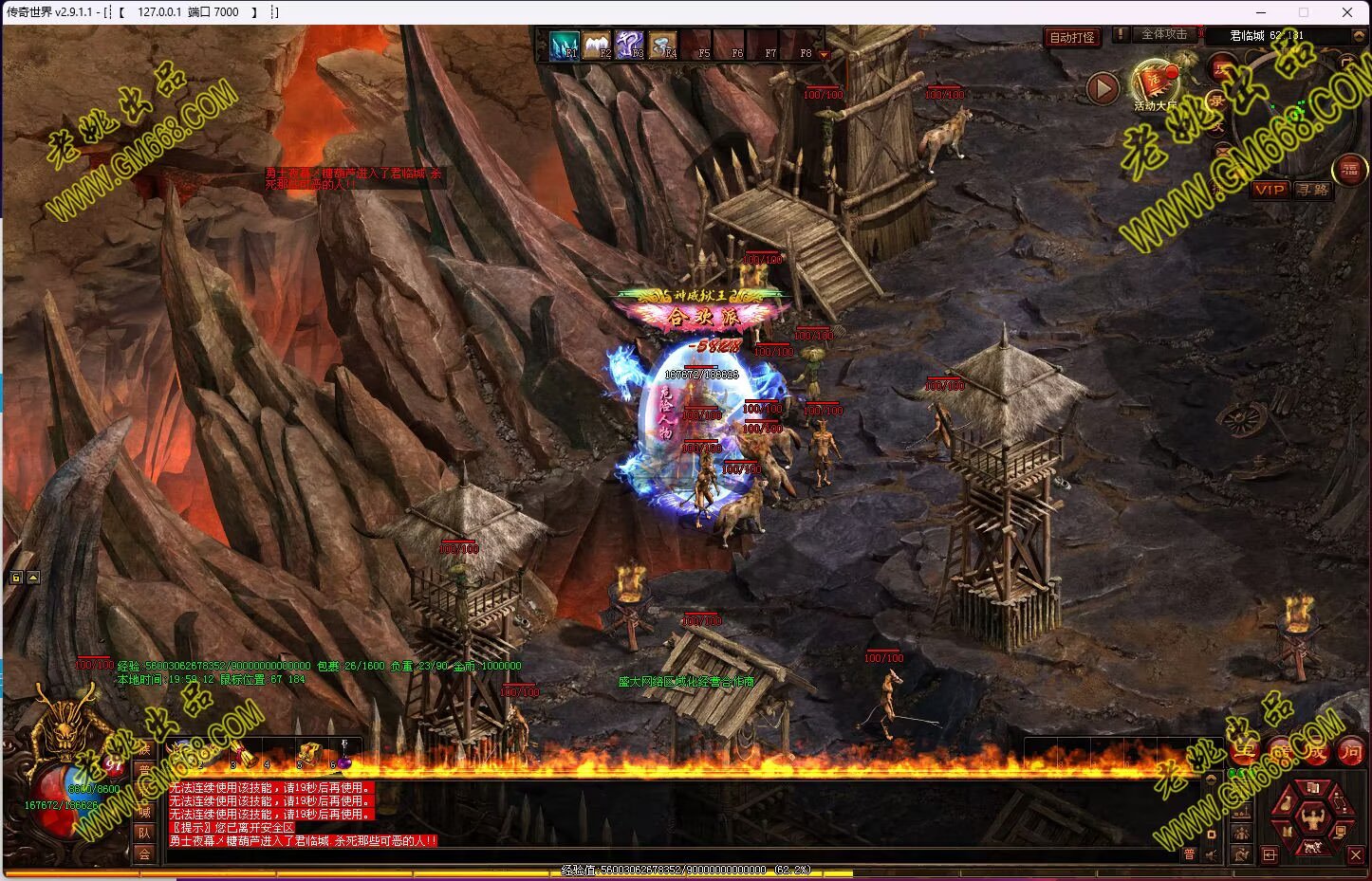Select the 队 team chat channel

(144, 833)
